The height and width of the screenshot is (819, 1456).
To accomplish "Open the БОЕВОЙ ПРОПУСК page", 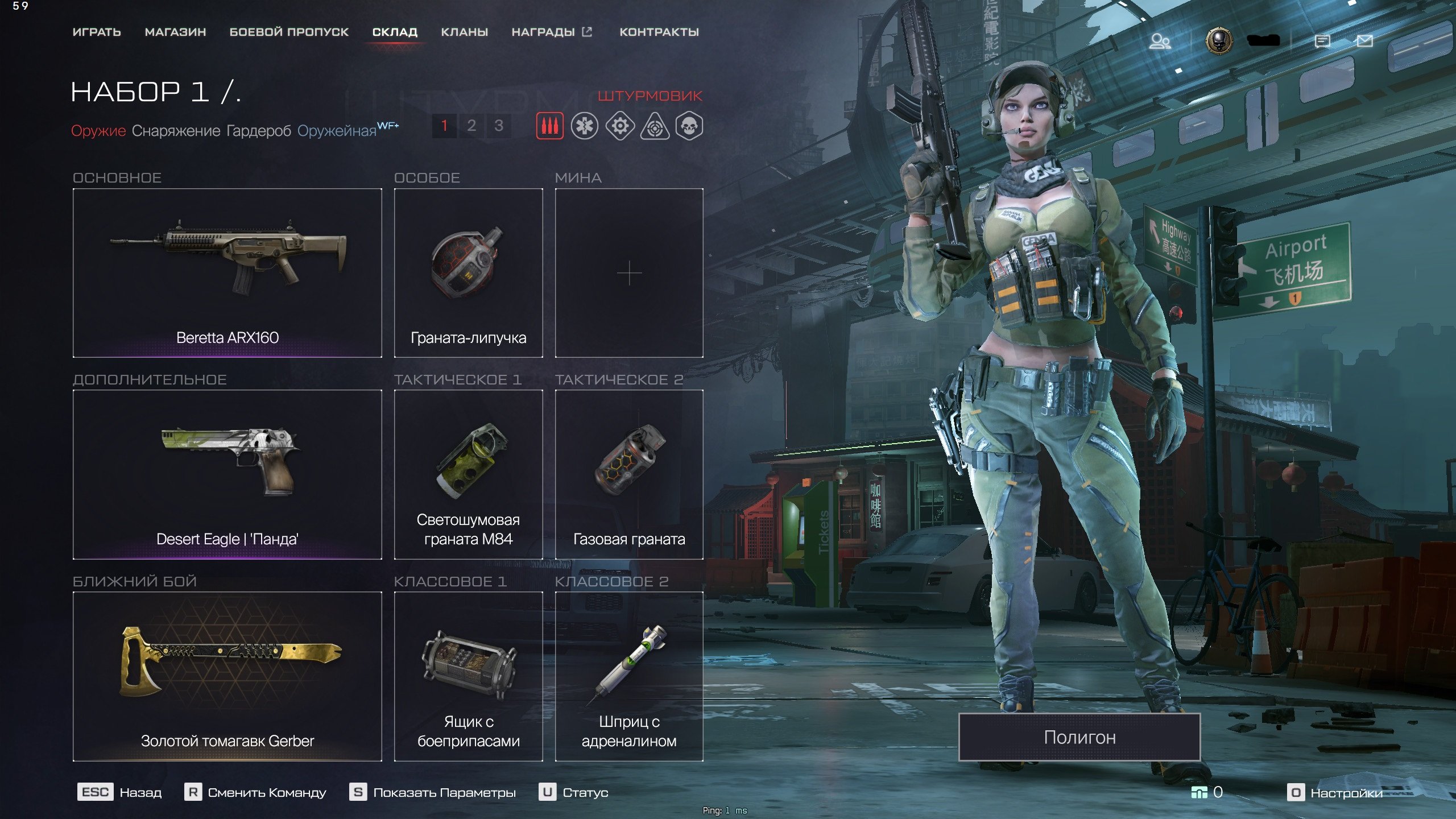I will click(x=289, y=32).
